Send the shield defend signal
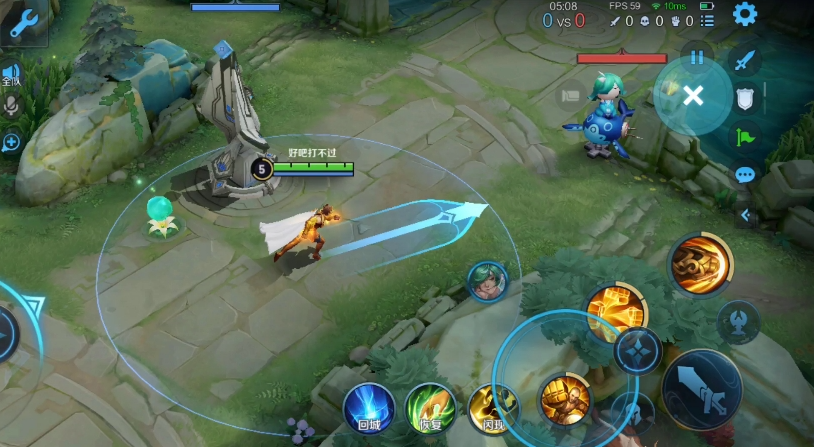The width and height of the screenshot is (814, 447). [x=743, y=98]
